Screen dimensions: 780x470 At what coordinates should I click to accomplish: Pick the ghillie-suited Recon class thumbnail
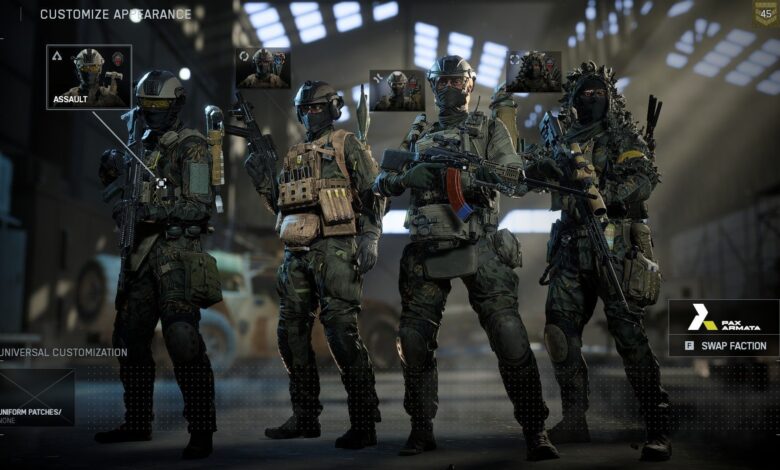(x=533, y=71)
